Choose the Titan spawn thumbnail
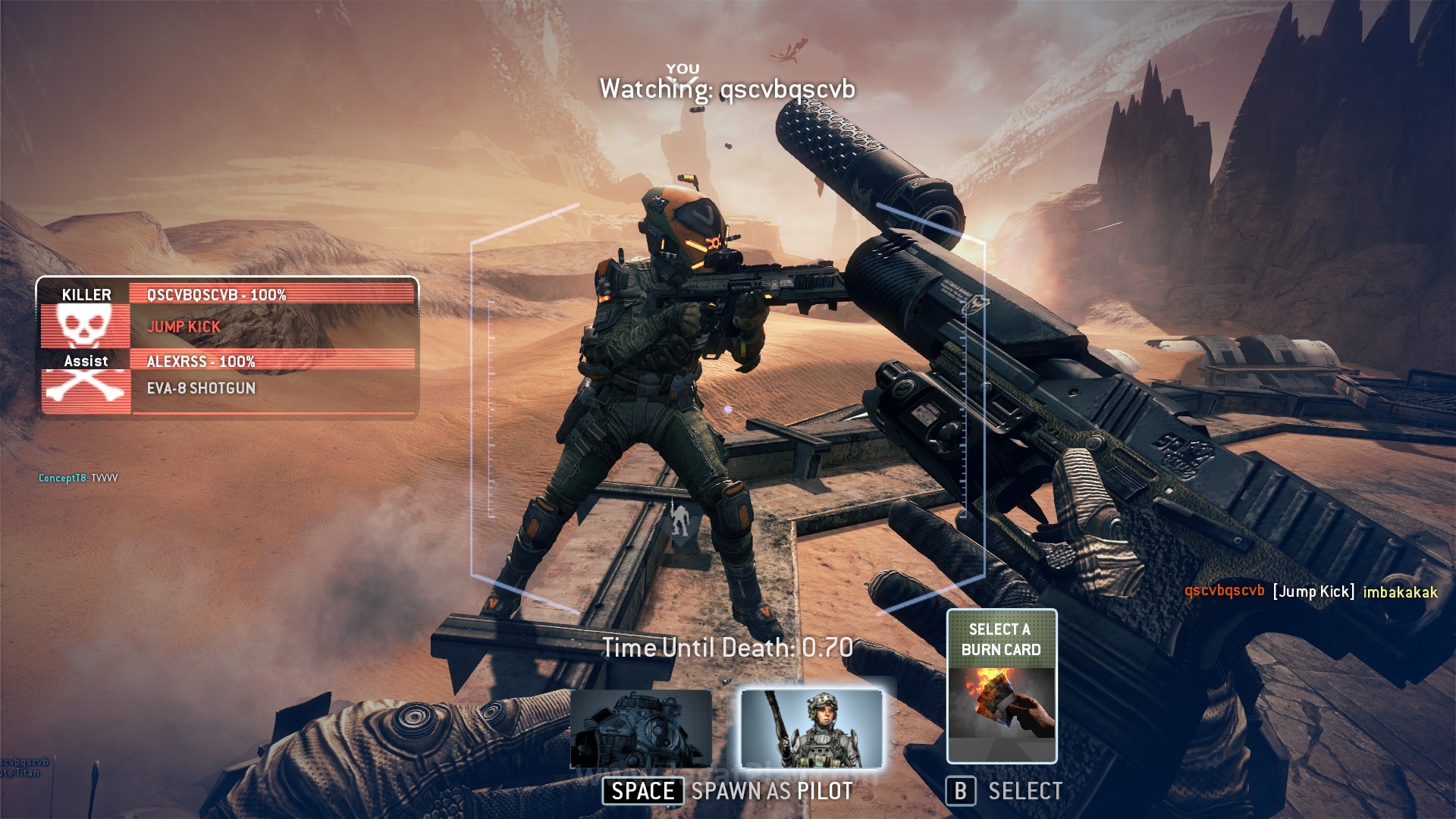 click(x=641, y=729)
